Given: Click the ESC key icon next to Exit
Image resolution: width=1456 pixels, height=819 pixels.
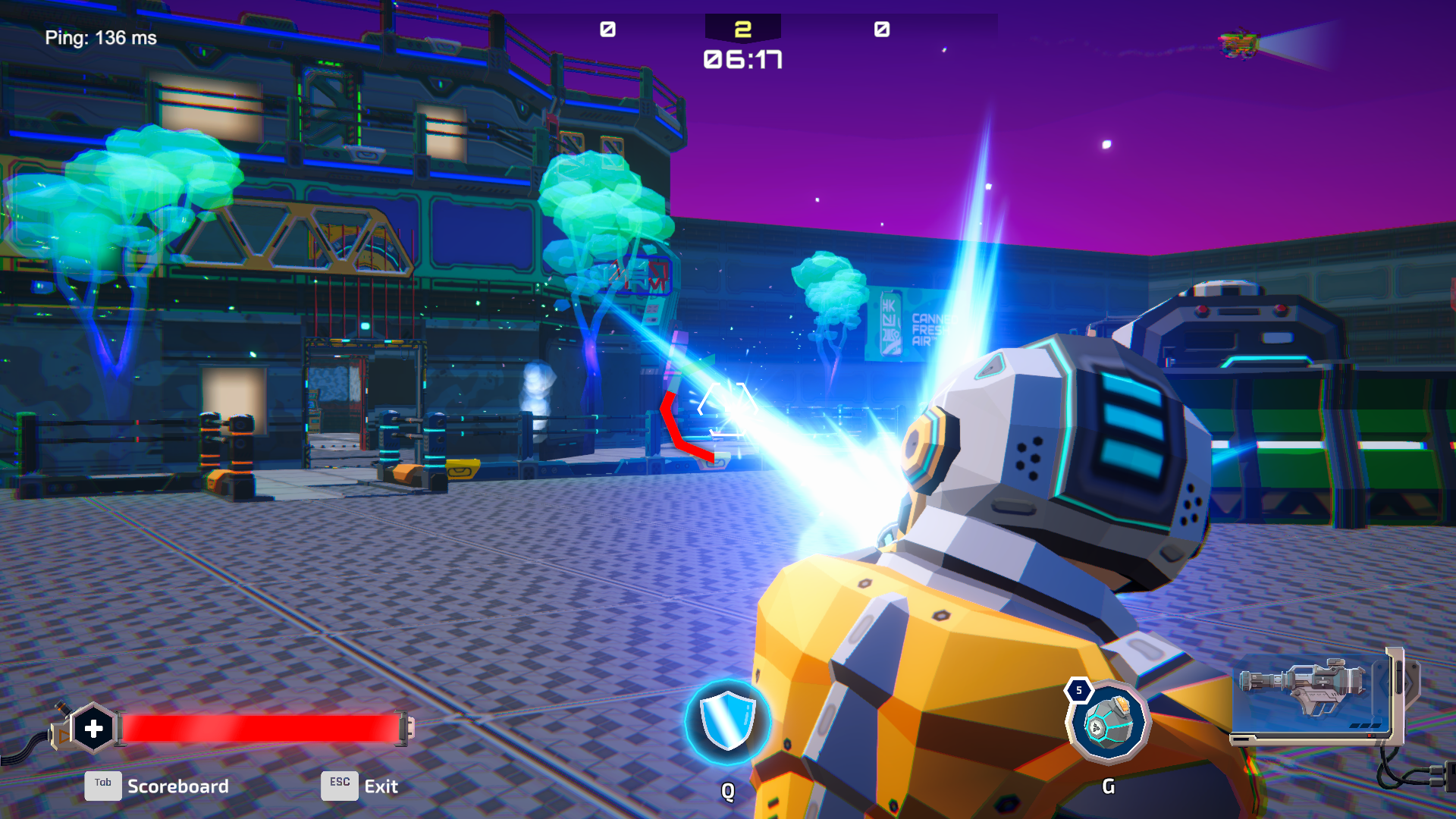Looking at the screenshot, I should pos(339,785).
